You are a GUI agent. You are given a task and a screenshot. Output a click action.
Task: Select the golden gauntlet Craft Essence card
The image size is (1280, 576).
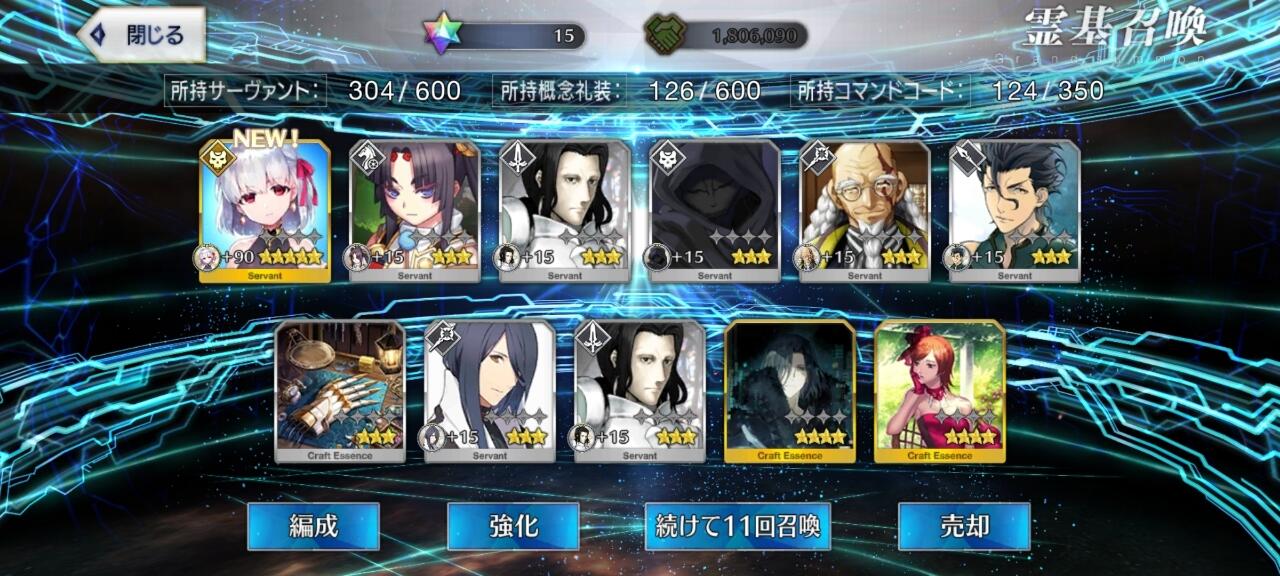pyautogui.click(x=340, y=391)
